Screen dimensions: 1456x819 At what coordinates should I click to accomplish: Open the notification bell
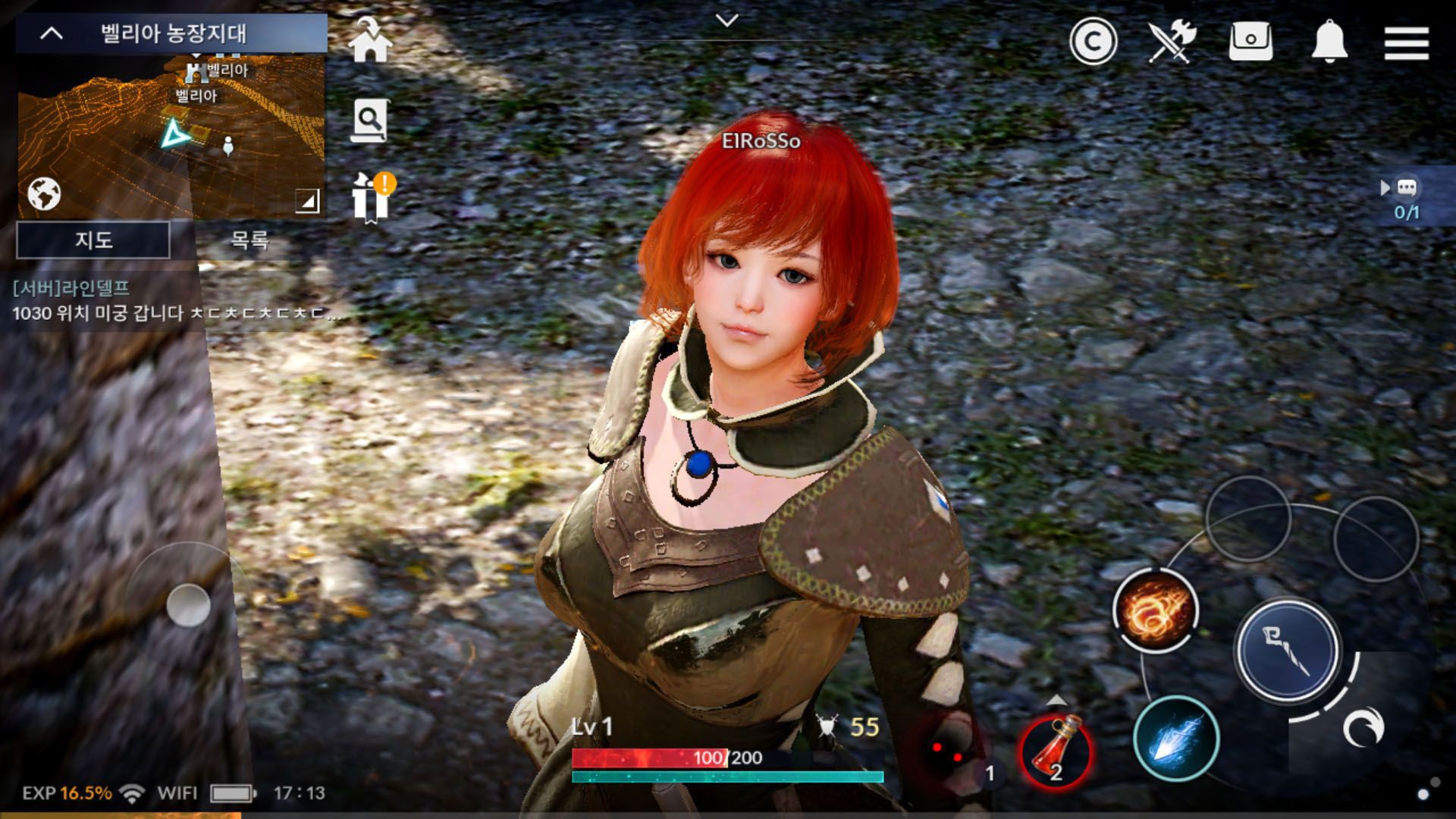click(x=1329, y=41)
